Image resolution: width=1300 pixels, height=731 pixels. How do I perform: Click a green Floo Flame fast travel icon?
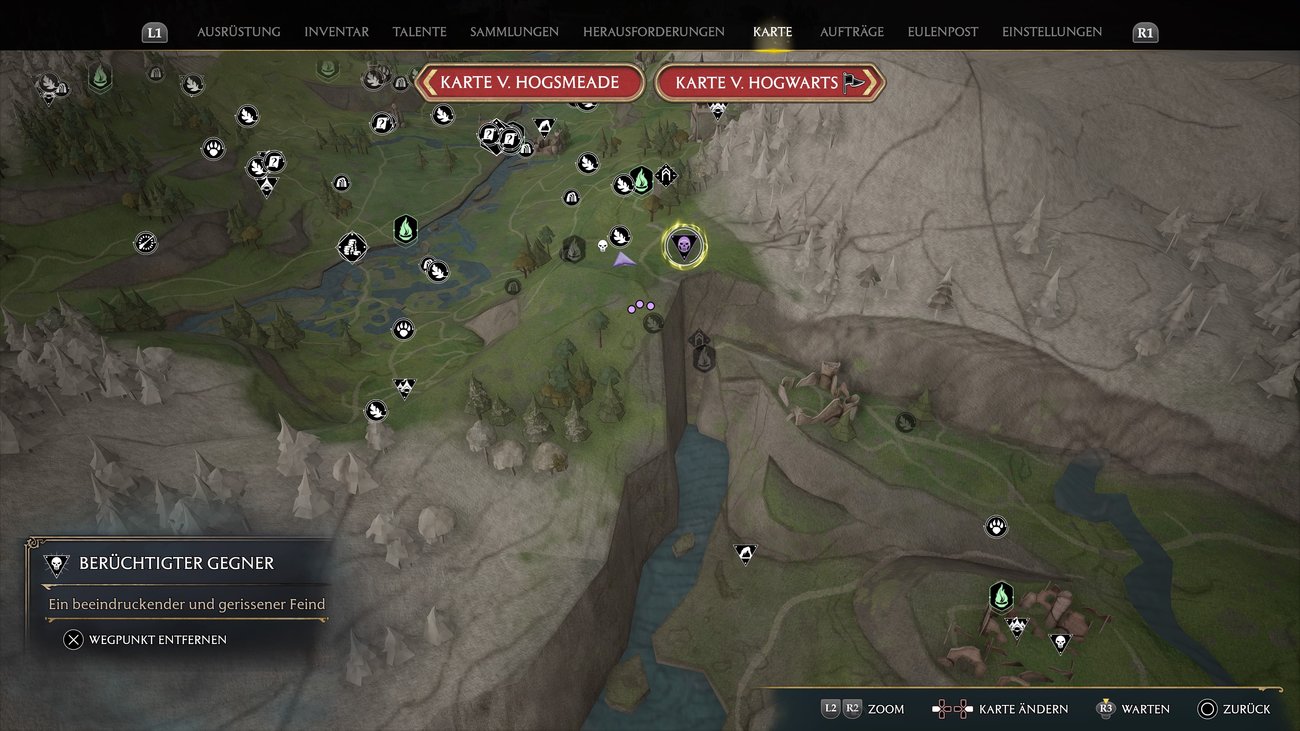[x=405, y=230]
